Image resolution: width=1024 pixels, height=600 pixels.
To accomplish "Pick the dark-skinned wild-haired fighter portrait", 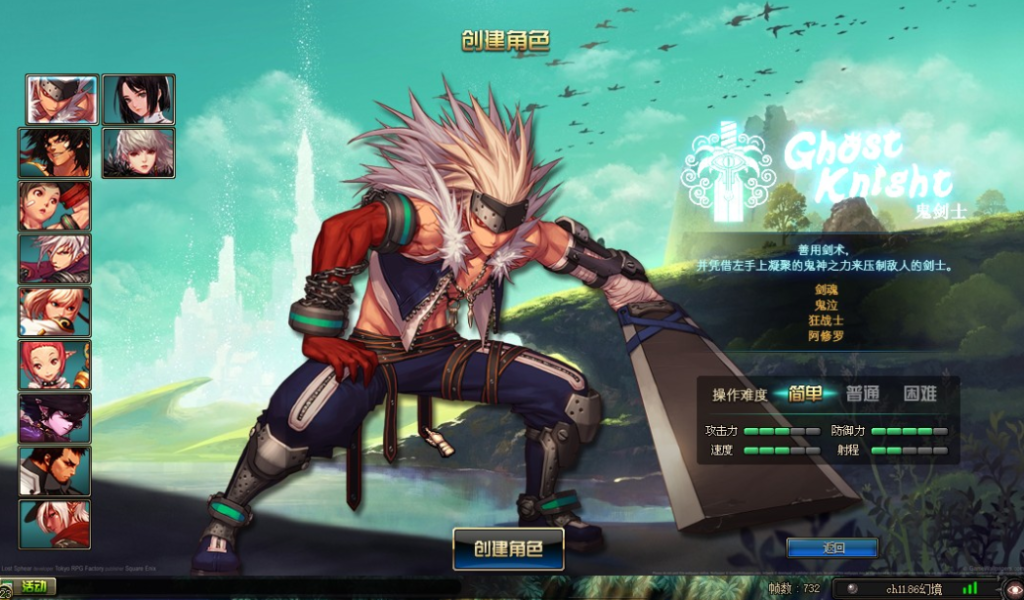I will [x=55, y=152].
